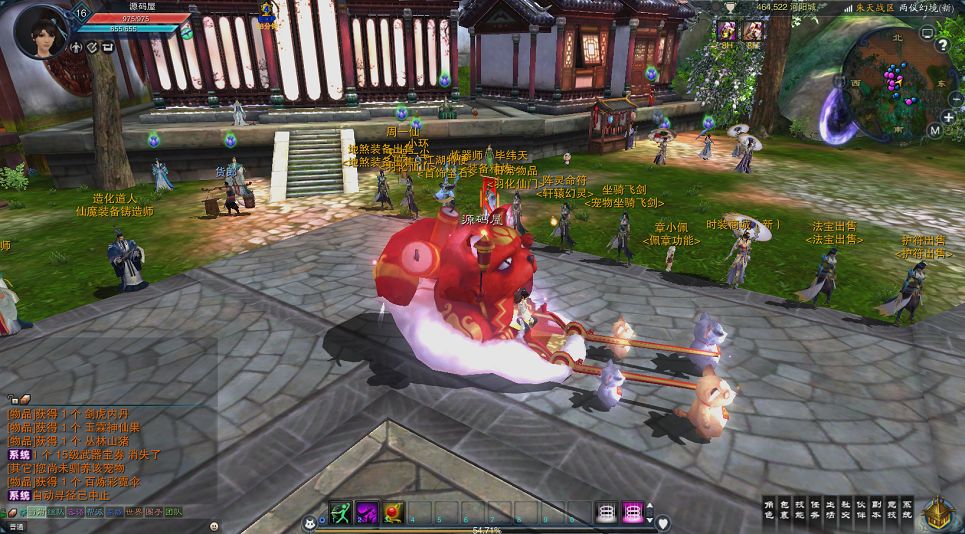Activate the green running figure skill
The width and height of the screenshot is (965, 534).
tap(342, 512)
